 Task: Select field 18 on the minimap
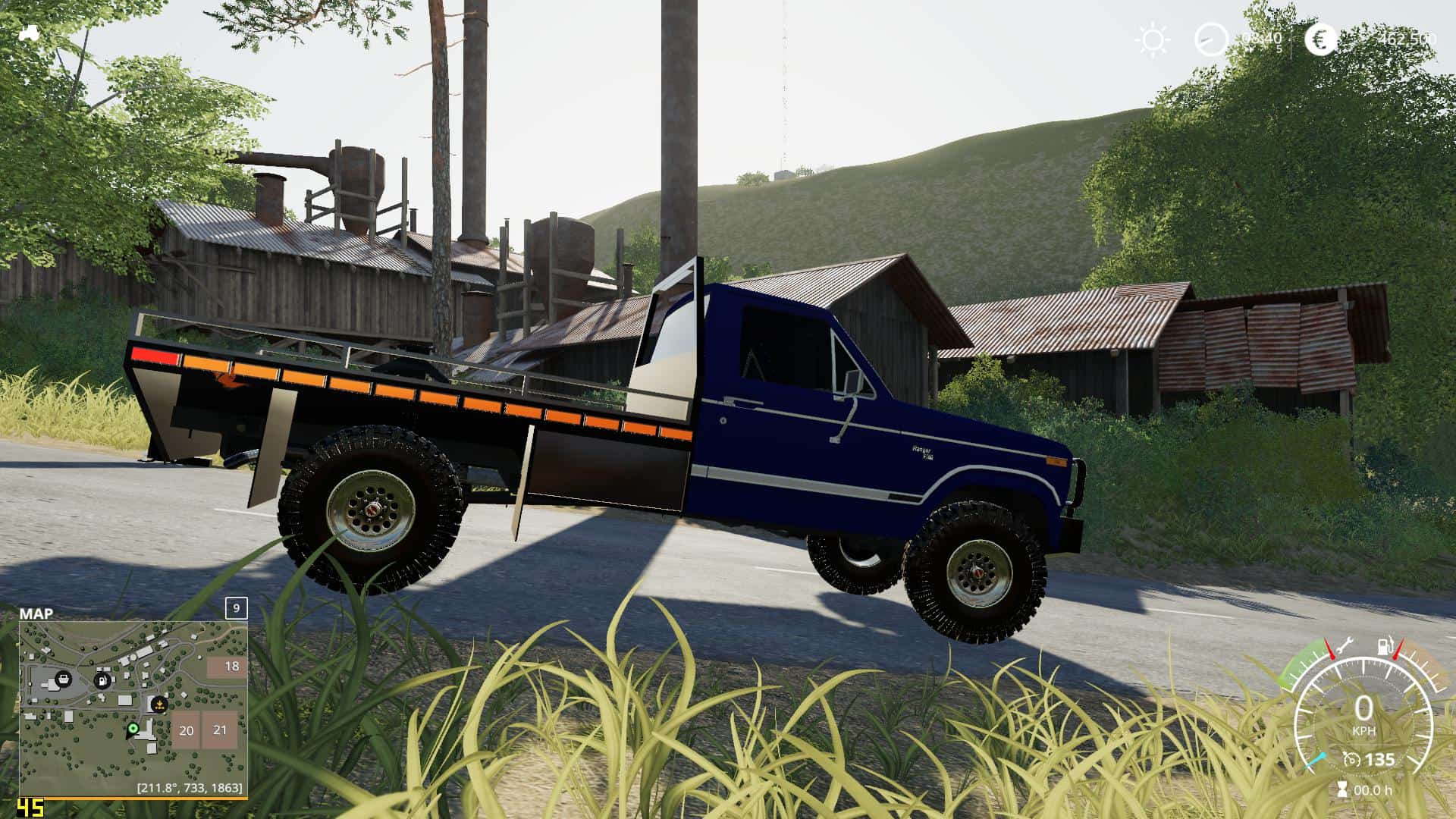227,667
